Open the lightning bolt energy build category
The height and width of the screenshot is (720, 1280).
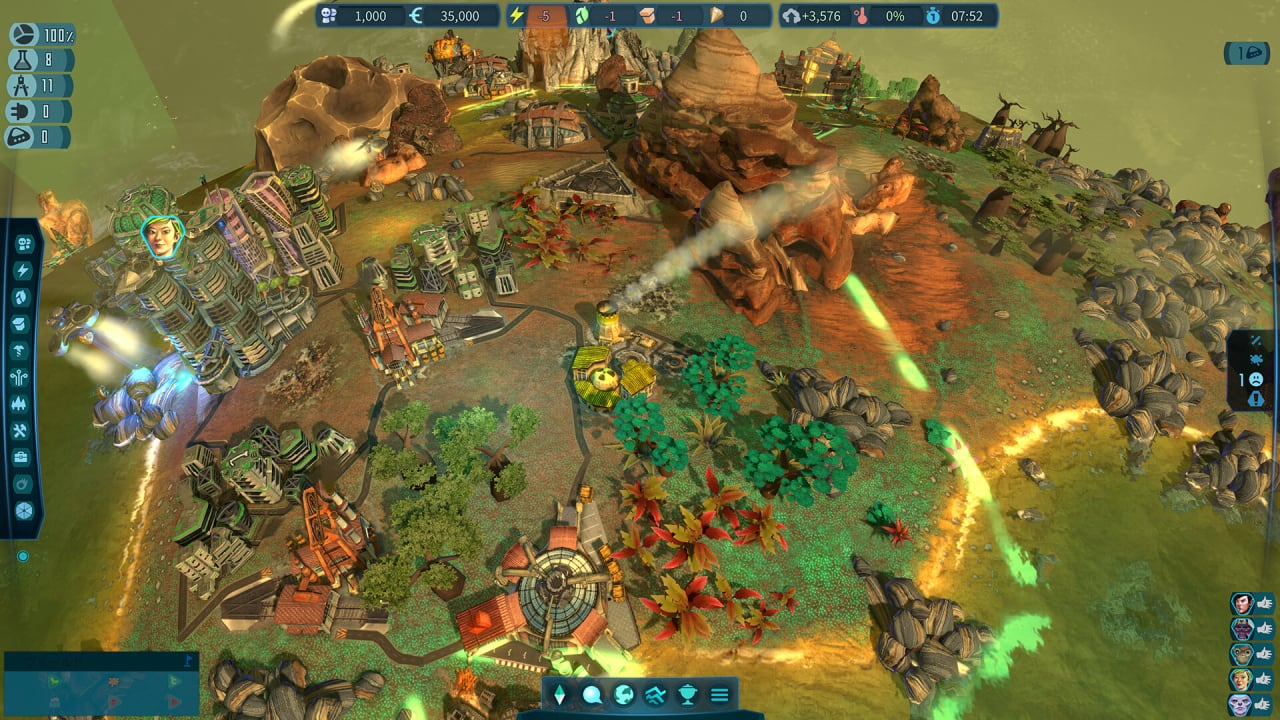tap(23, 271)
